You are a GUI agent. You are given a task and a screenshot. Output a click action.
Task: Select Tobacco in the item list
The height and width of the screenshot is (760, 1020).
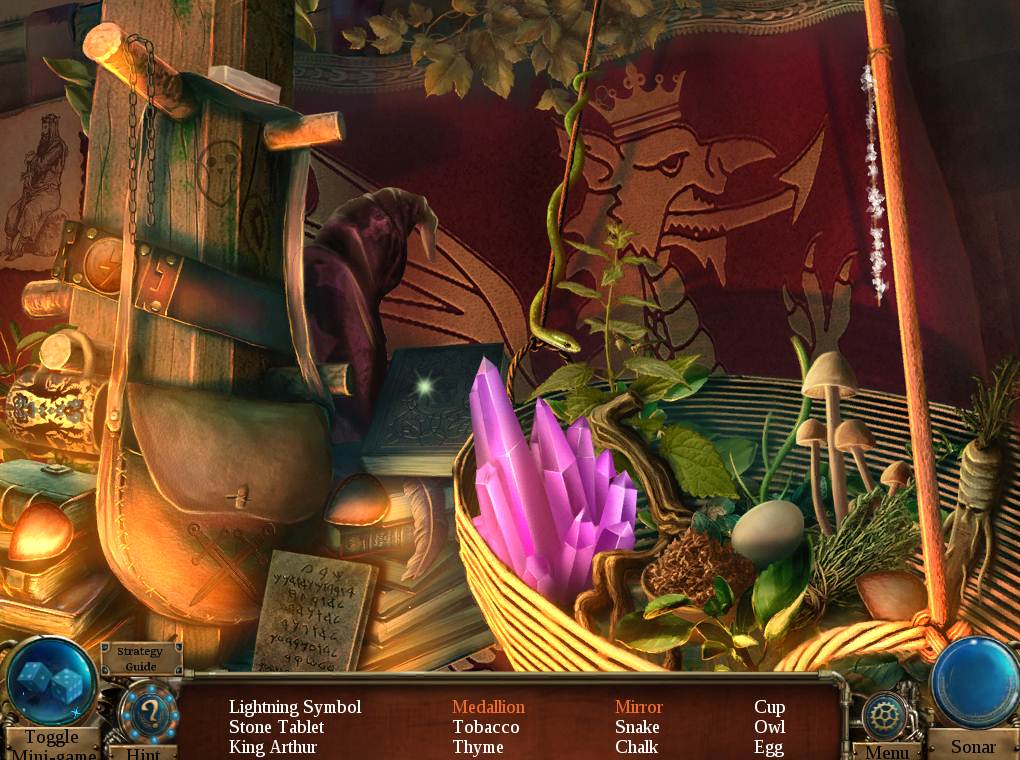coord(486,727)
